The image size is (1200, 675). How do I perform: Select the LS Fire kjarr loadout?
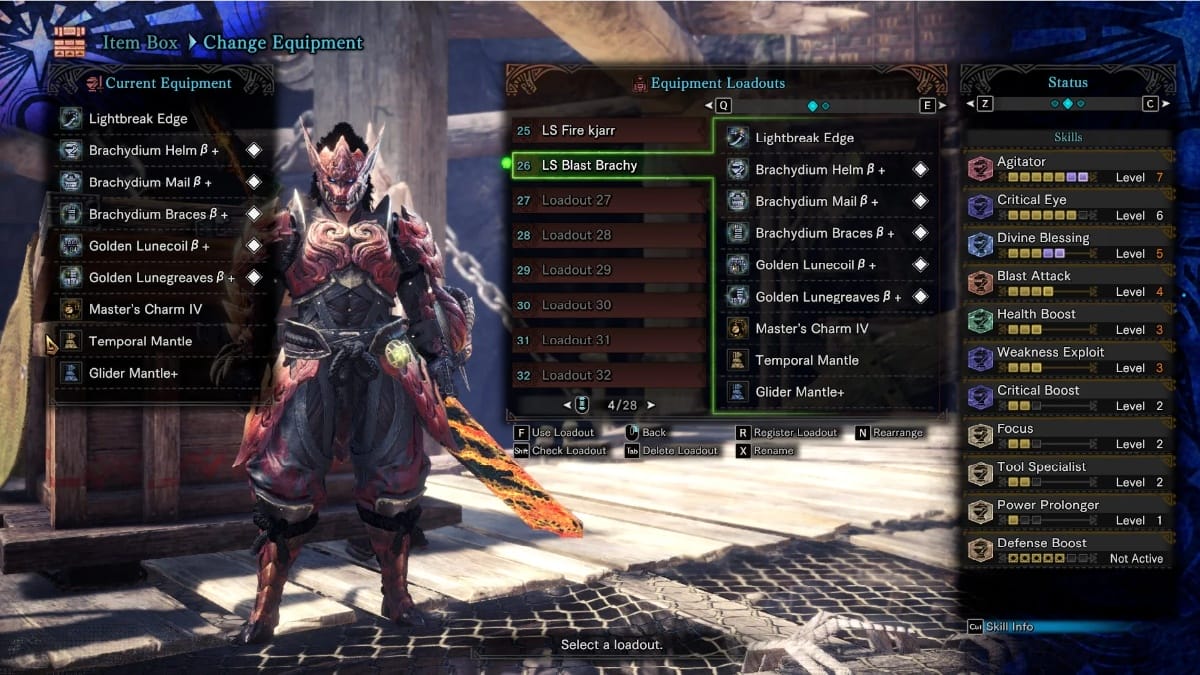pos(608,131)
